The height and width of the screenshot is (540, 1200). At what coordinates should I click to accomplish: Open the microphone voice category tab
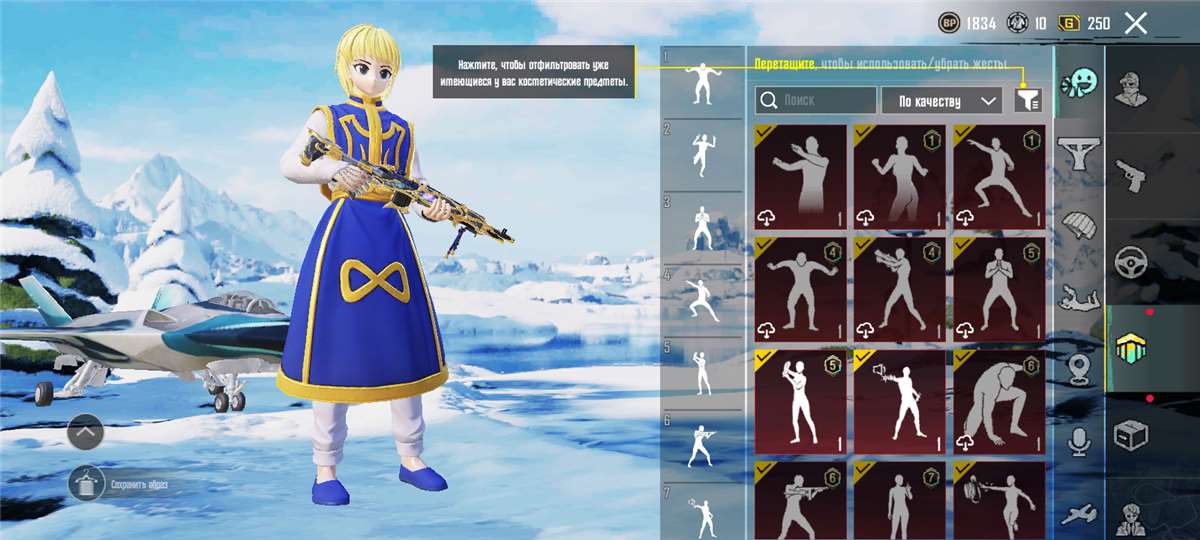(x=1080, y=441)
